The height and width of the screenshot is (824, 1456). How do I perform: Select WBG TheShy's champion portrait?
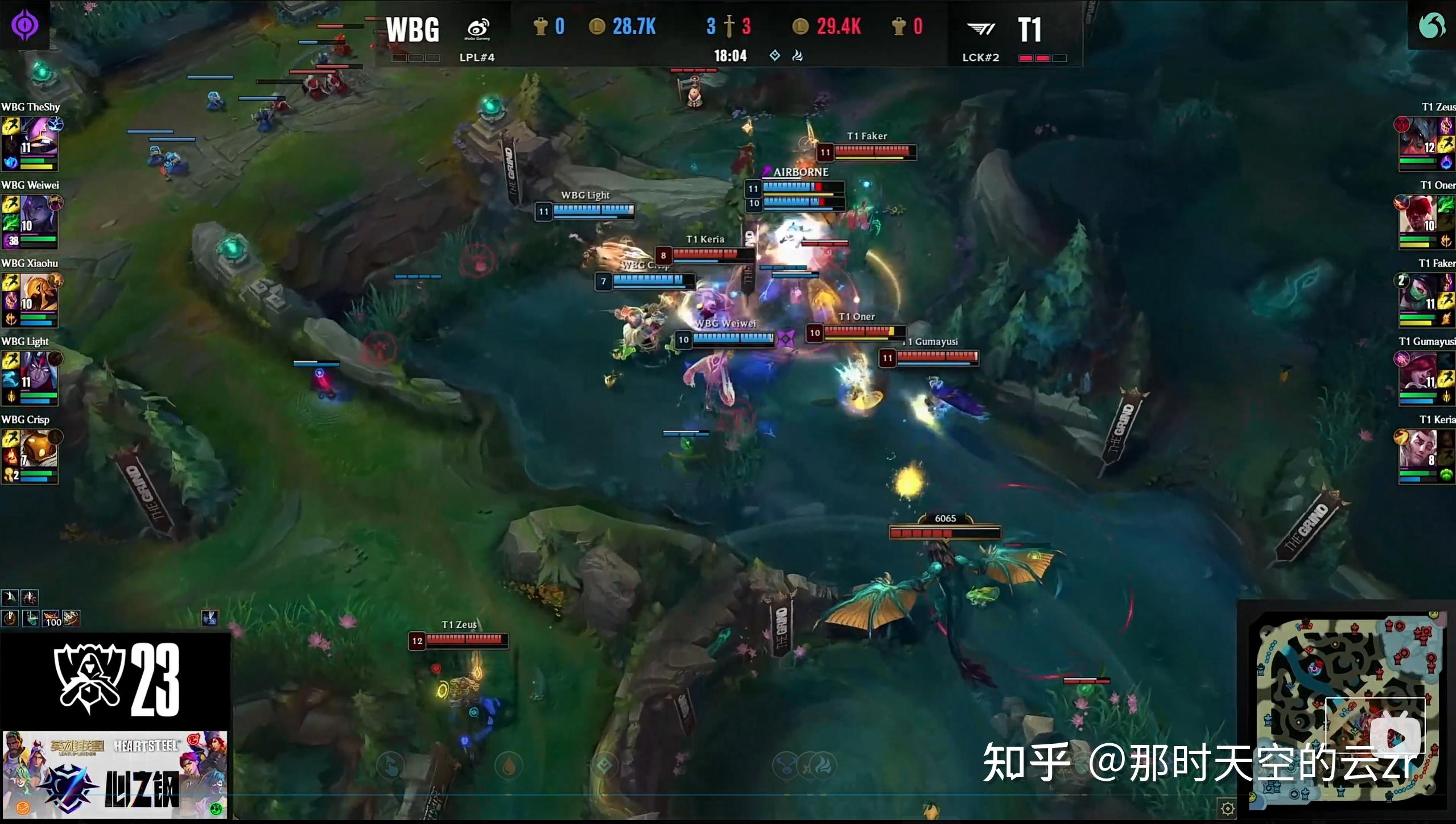(39, 136)
